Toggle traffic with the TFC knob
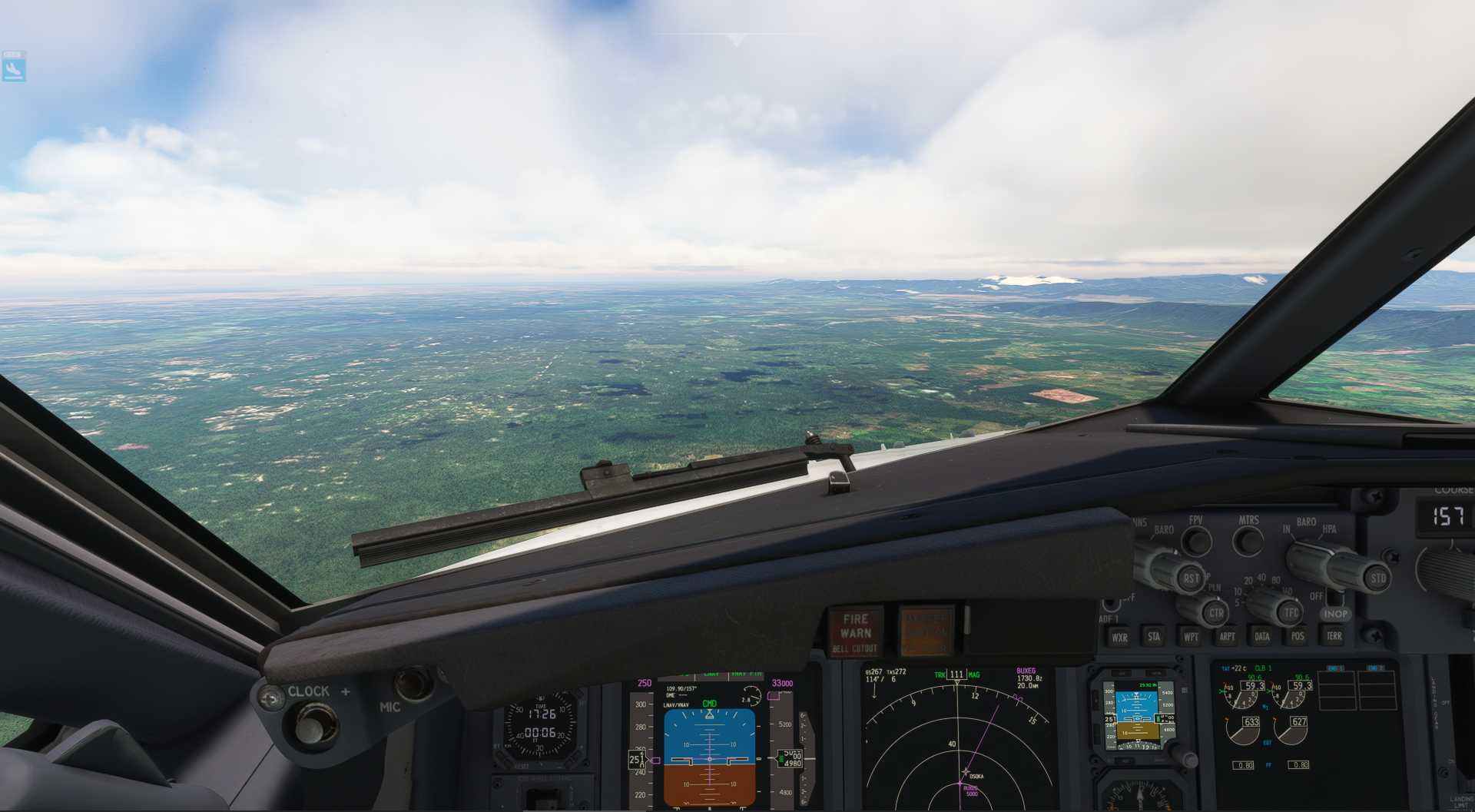Image resolution: width=1475 pixels, height=812 pixels. (x=1291, y=613)
